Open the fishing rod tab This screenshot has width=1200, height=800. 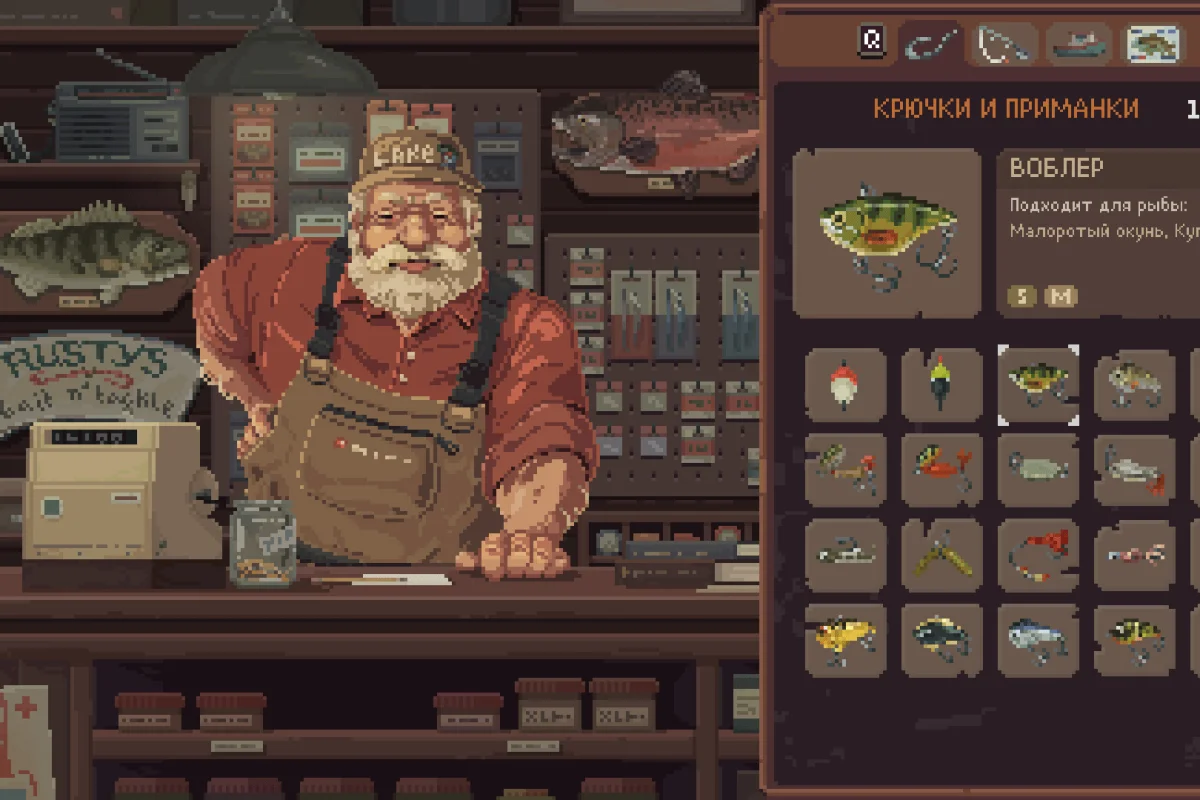1005,44
